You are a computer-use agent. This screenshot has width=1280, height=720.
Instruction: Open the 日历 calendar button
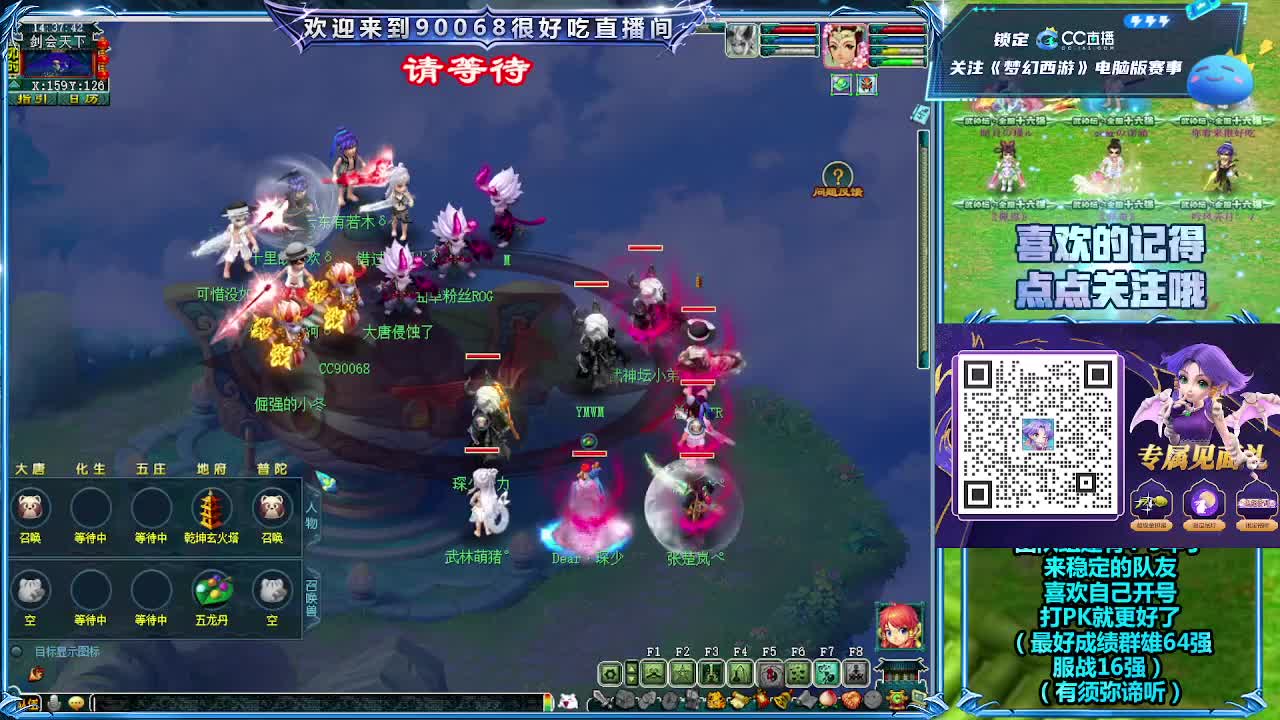click(82, 99)
